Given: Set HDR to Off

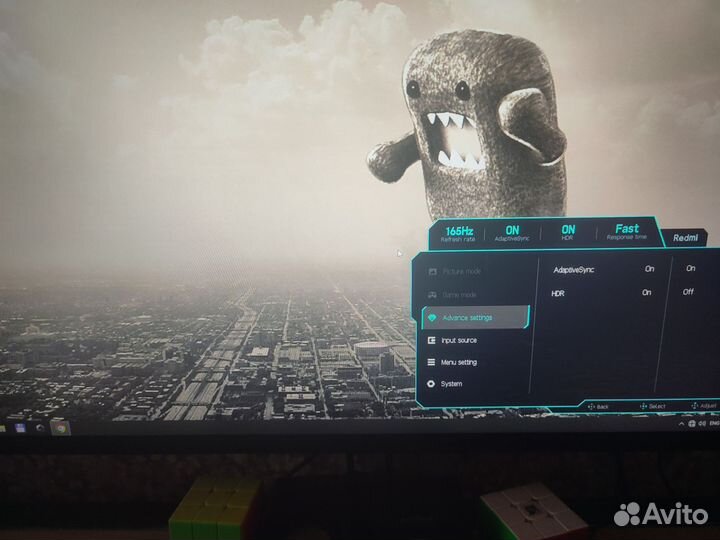Looking at the screenshot, I should (689, 292).
